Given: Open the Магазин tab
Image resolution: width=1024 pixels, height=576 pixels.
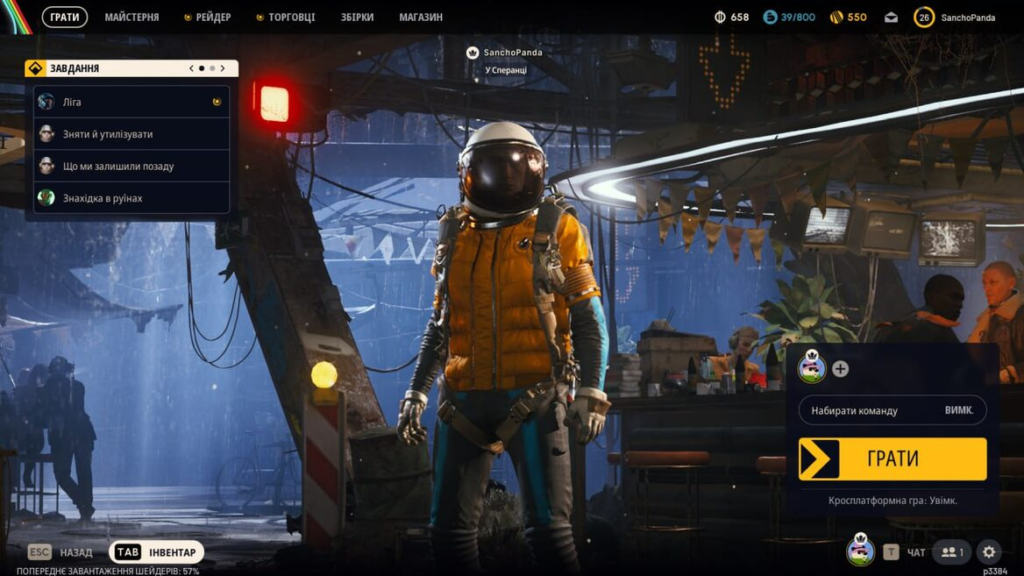Looking at the screenshot, I should click(420, 17).
